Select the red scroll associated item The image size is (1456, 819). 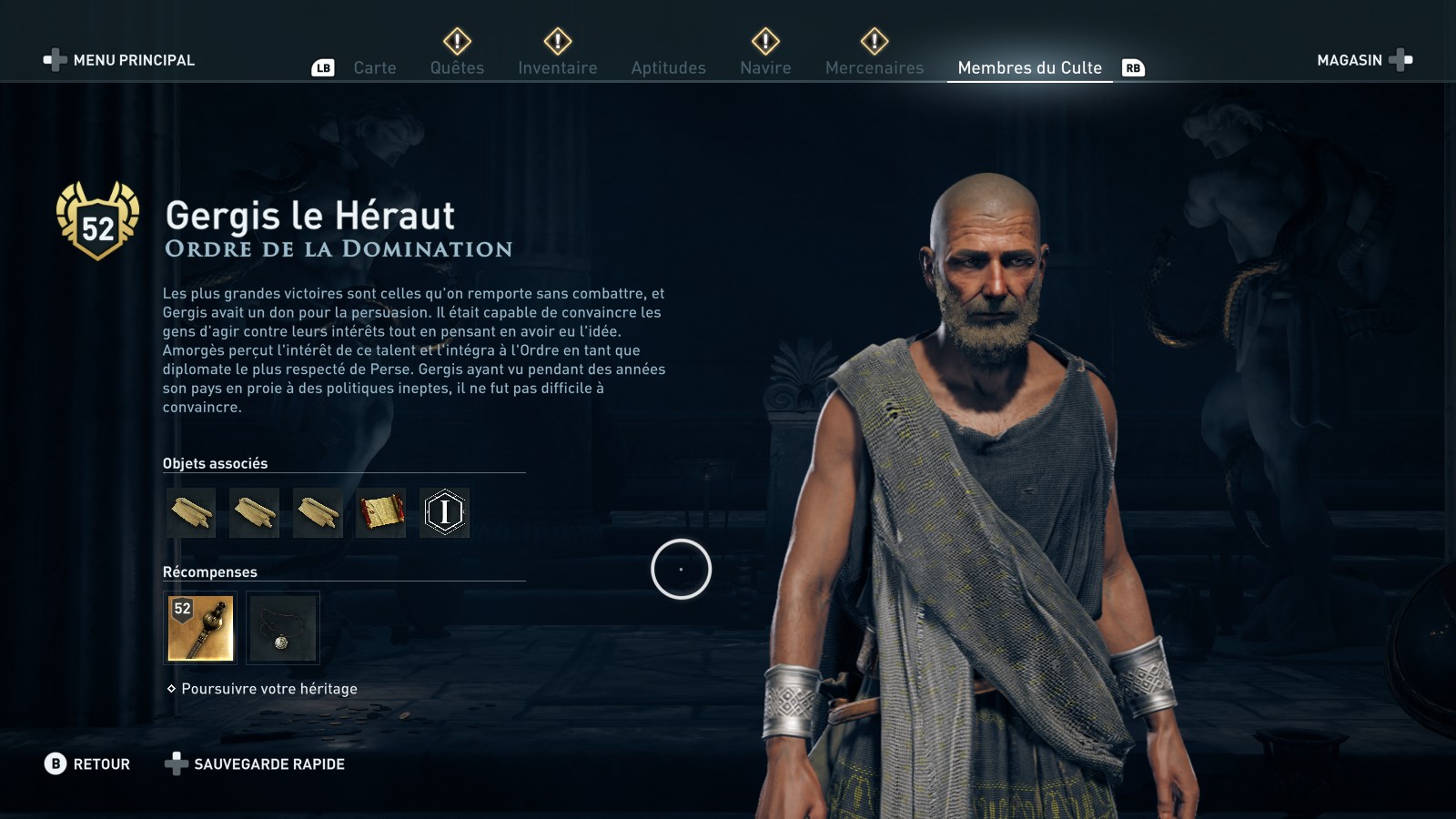[x=381, y=512]
